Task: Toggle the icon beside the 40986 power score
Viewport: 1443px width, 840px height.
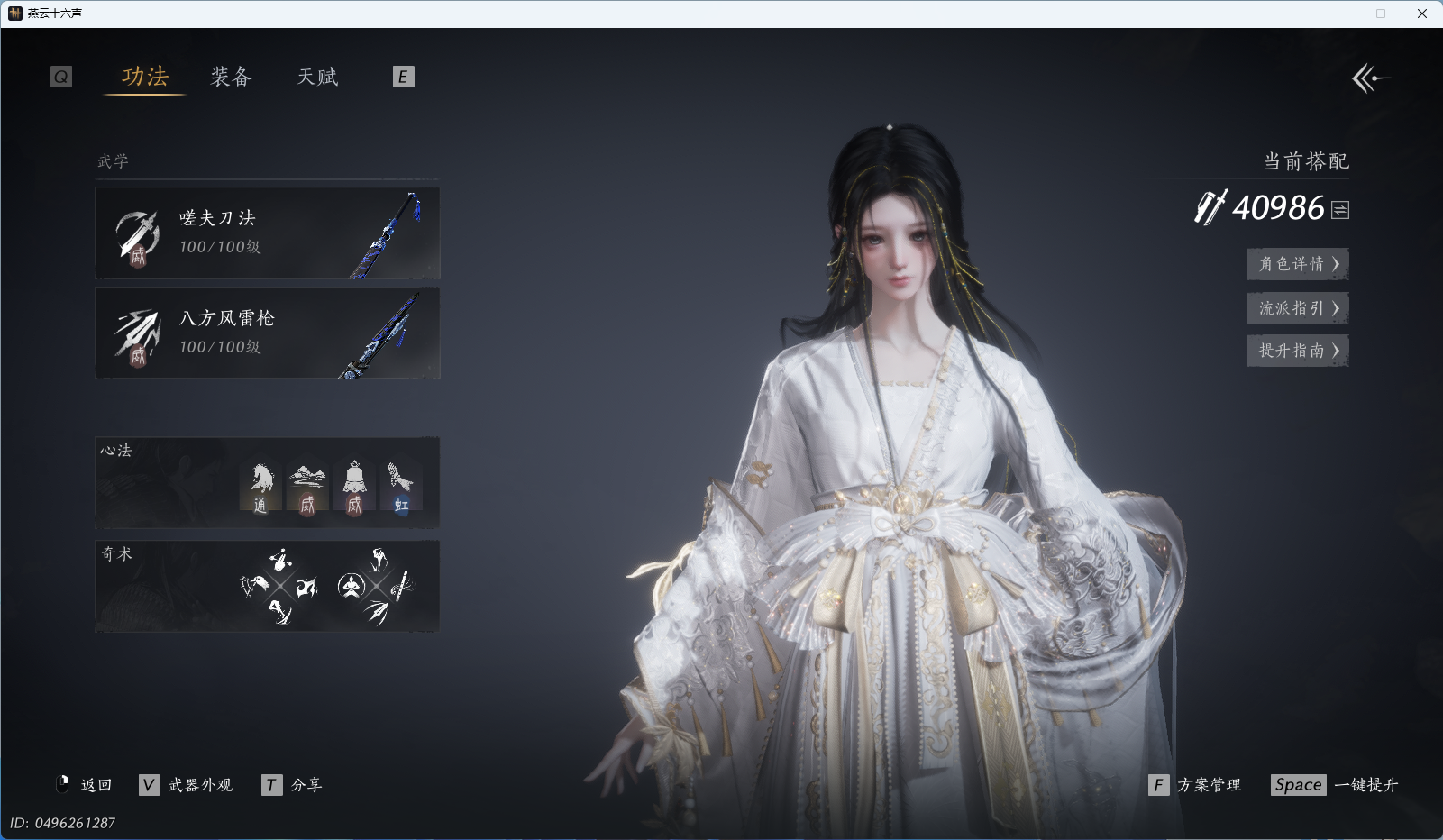Action: click(1340, 210)
